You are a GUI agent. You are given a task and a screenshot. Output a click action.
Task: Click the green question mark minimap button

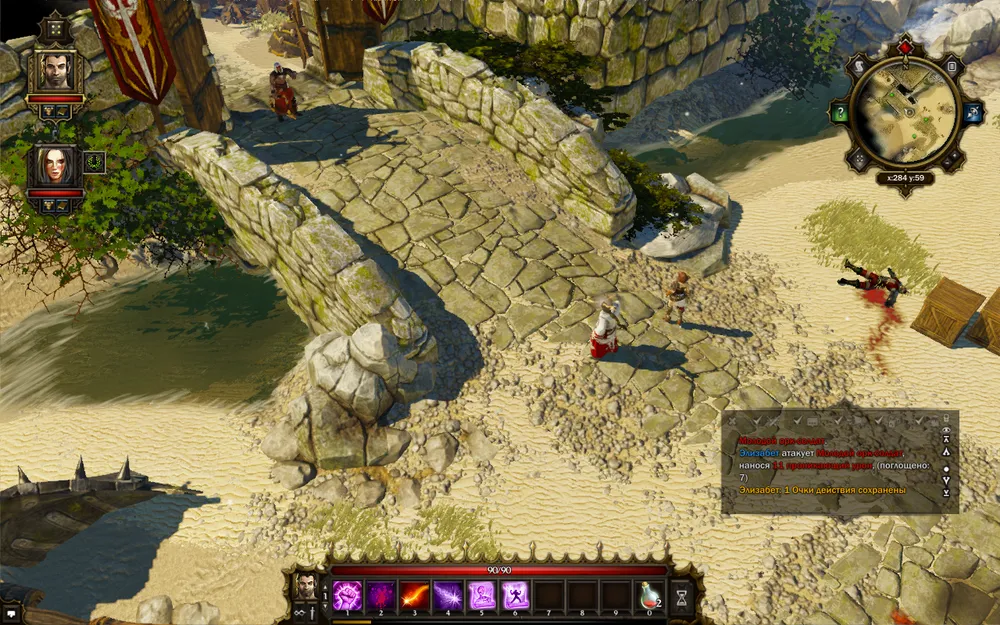click(x=841, y=114)
